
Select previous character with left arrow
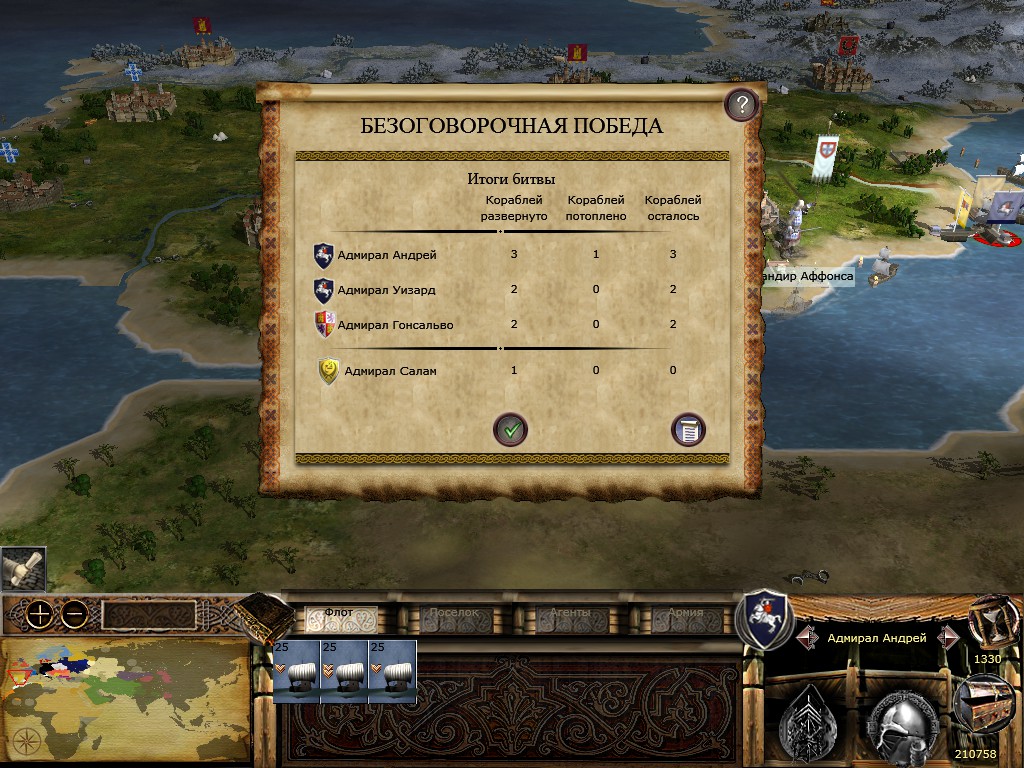(808, 637)
